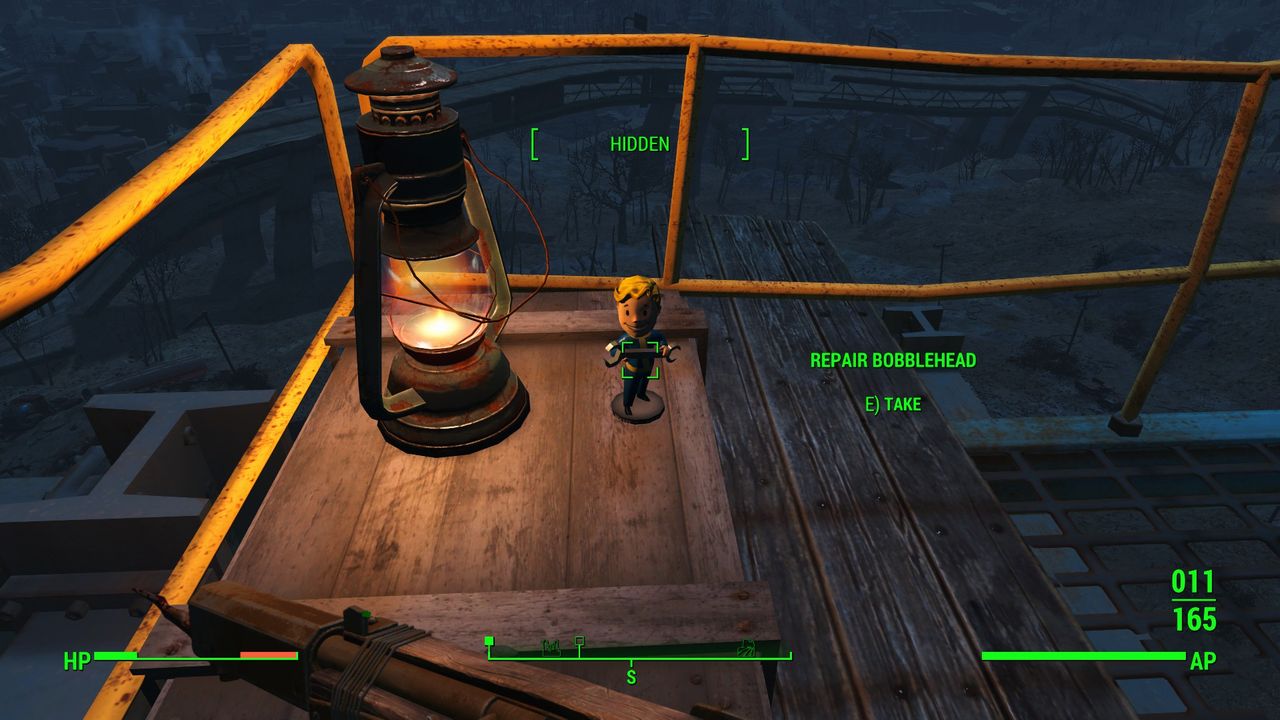Click the solid green square compass marker
Viewport: 1280px width, 720px height.
[489, 640]
